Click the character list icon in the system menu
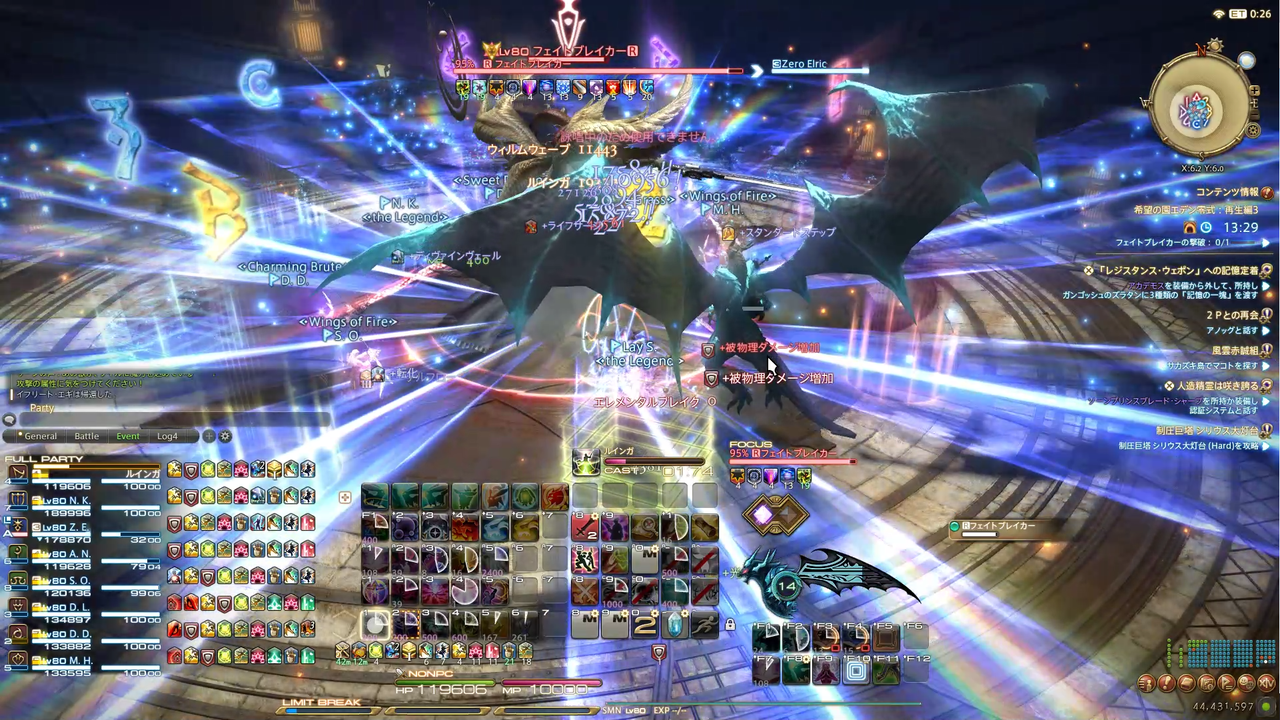Screen dimensions: 1280x720 pos(1146,683)
